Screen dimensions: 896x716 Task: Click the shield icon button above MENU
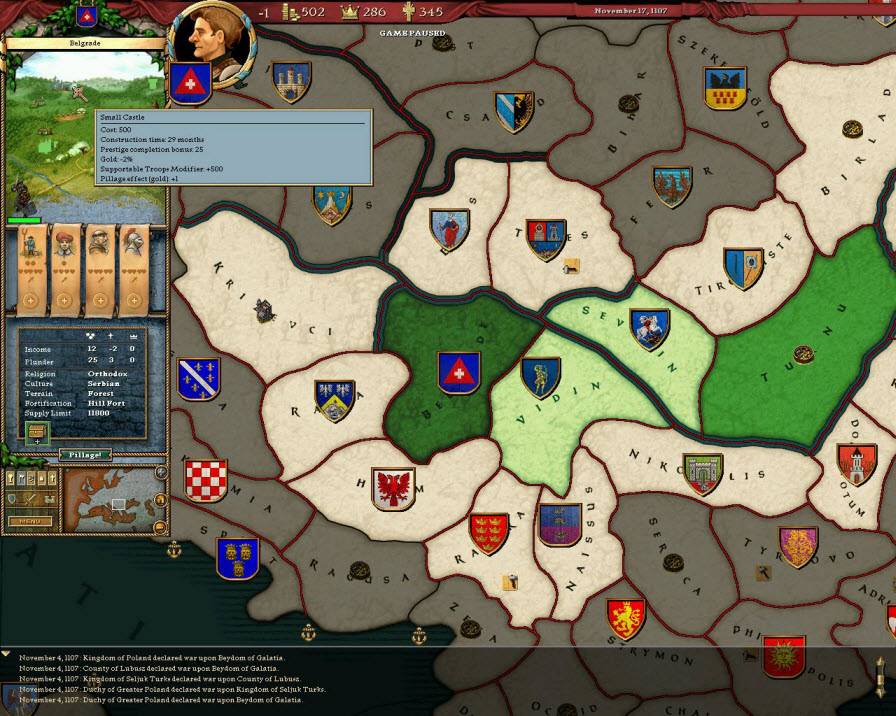(x=12, y=499)
